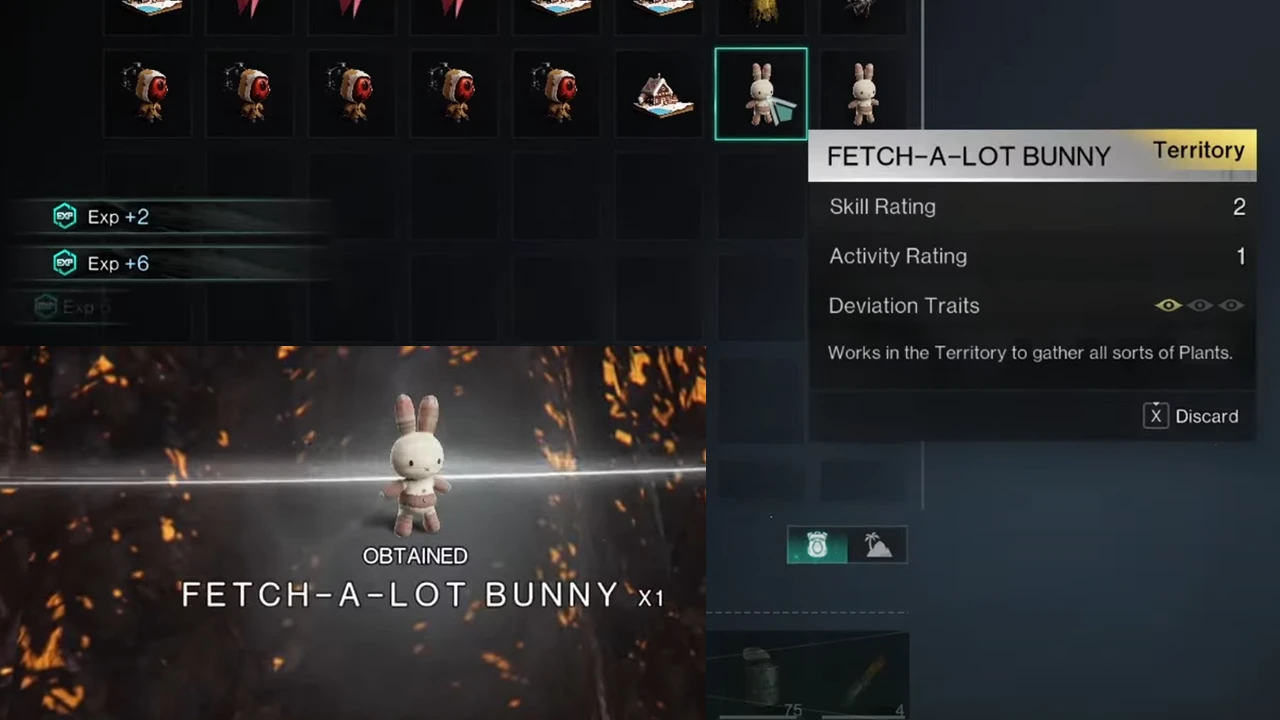Select the gingerbread house deviation icon
This screenshot has height=720, width=1280.
660,93
